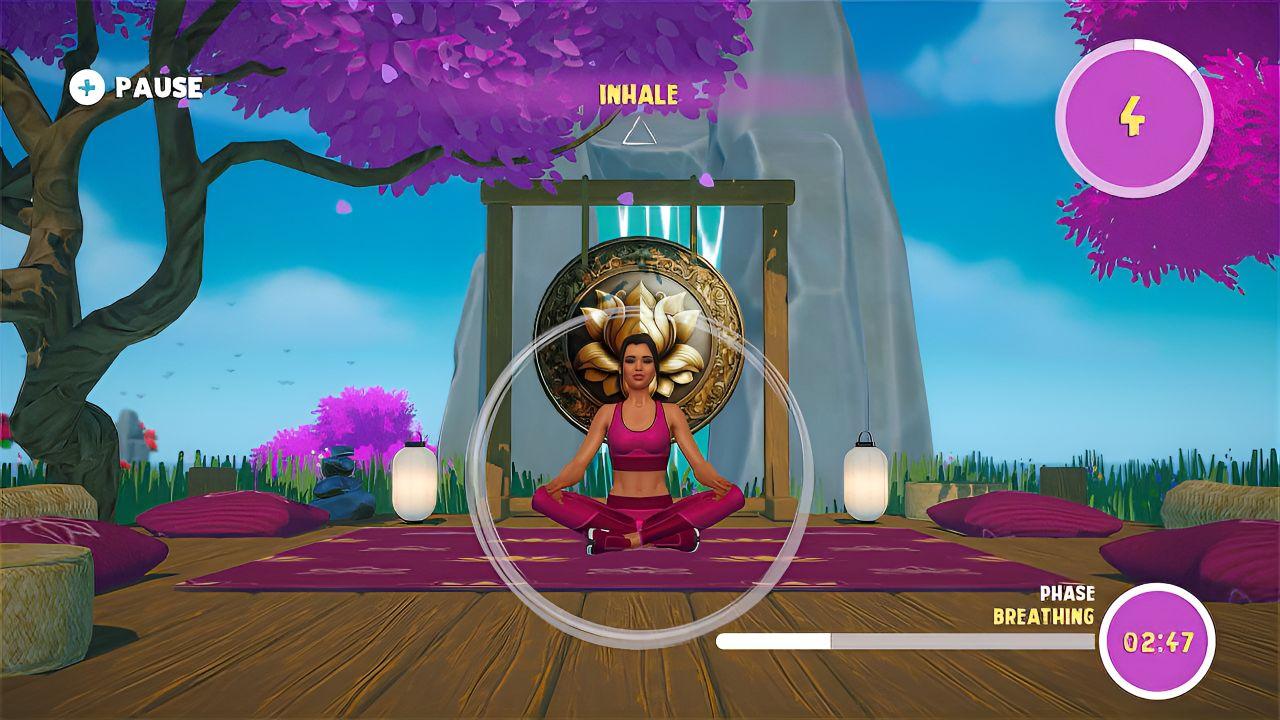Click the plus Pause icon

click(88, 88)
